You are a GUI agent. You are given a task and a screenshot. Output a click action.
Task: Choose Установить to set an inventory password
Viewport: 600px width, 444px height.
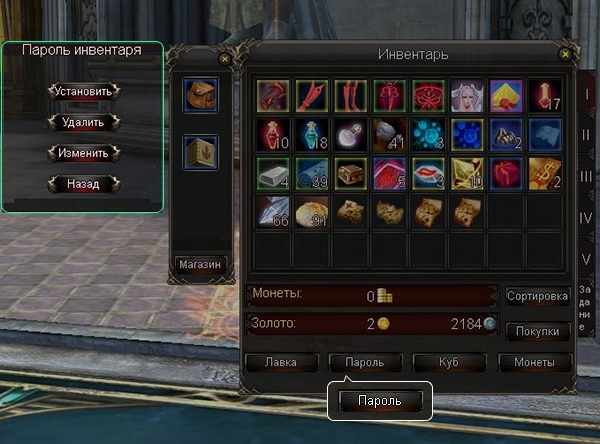click(x=84, y=91)
